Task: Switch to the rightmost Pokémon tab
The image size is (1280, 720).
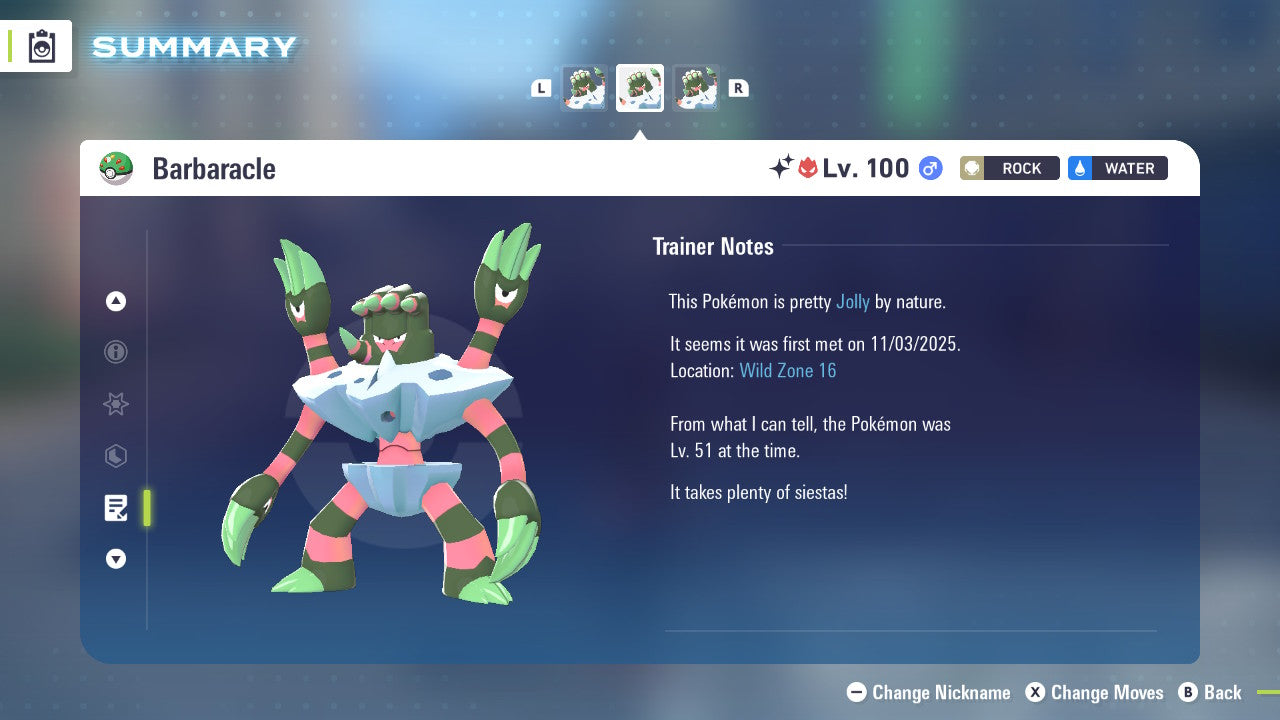Action: (x=697, y=88)
